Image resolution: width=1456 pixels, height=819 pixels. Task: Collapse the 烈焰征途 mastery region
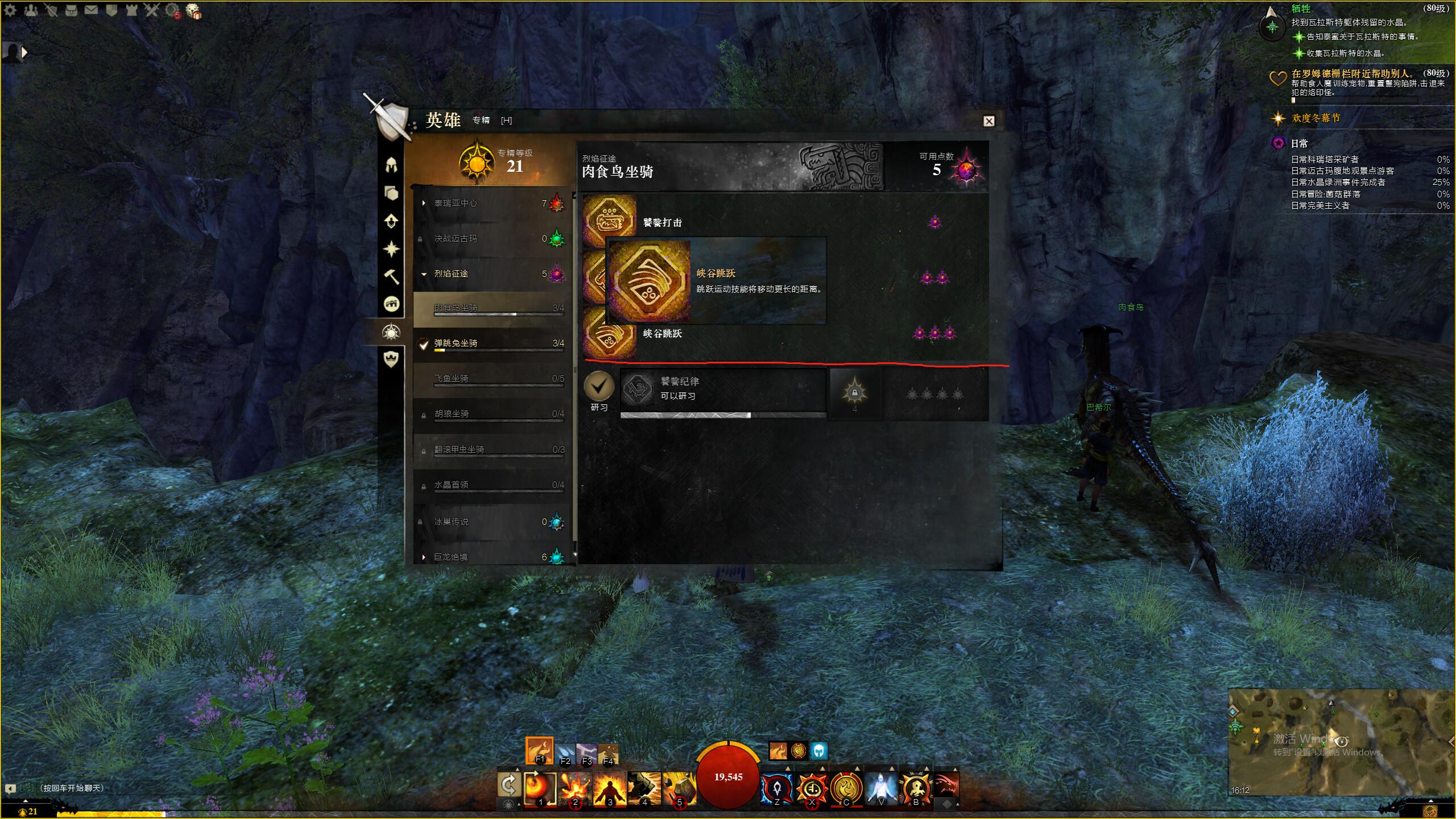point(424,274)
